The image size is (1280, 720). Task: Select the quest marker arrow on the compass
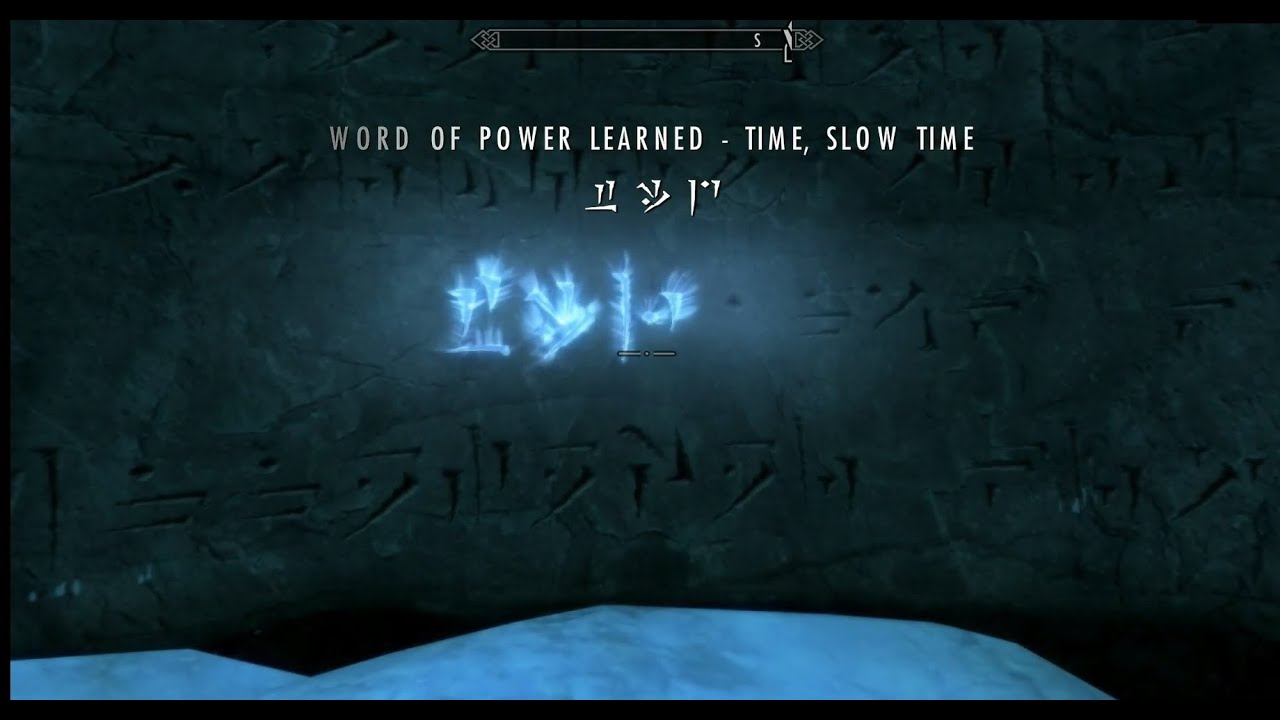pyautogui.click(x=788, y=40)
